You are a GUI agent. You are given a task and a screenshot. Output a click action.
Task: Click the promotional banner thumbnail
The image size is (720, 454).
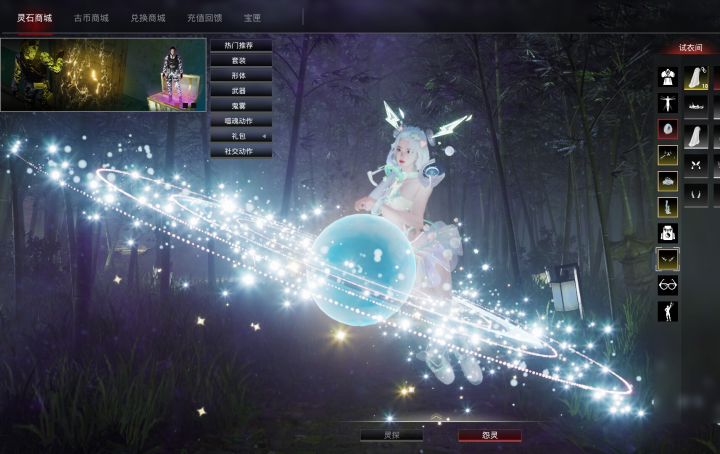point(103,75)
